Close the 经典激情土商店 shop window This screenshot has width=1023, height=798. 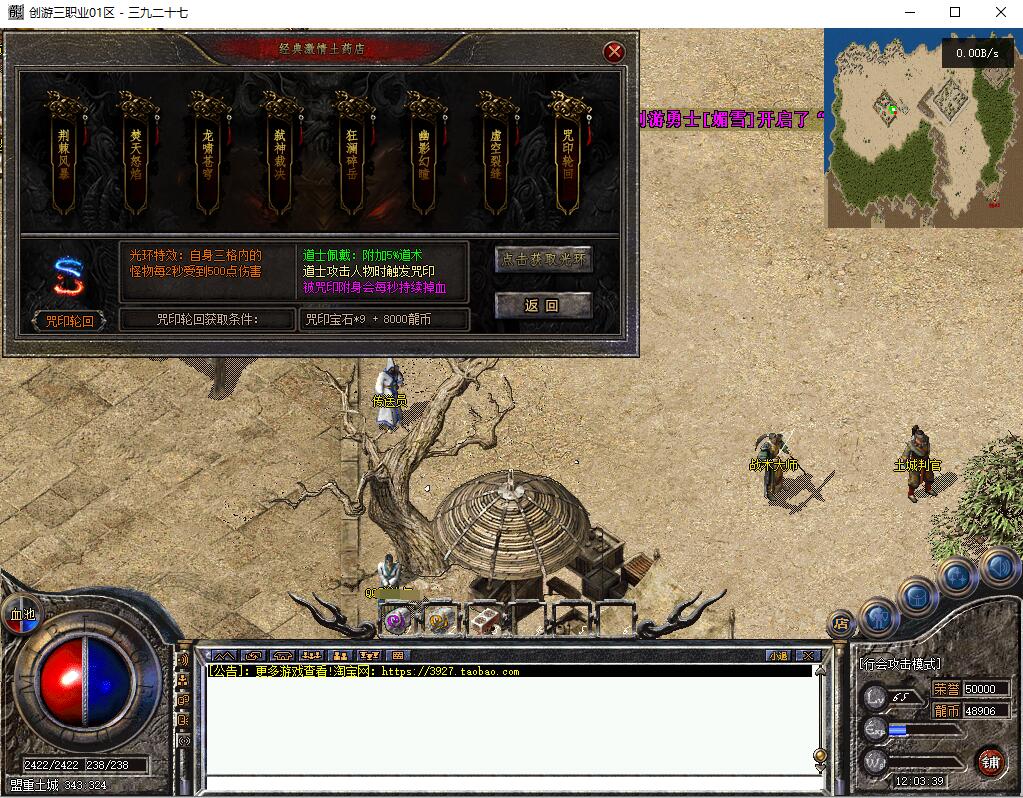(615, 52)
